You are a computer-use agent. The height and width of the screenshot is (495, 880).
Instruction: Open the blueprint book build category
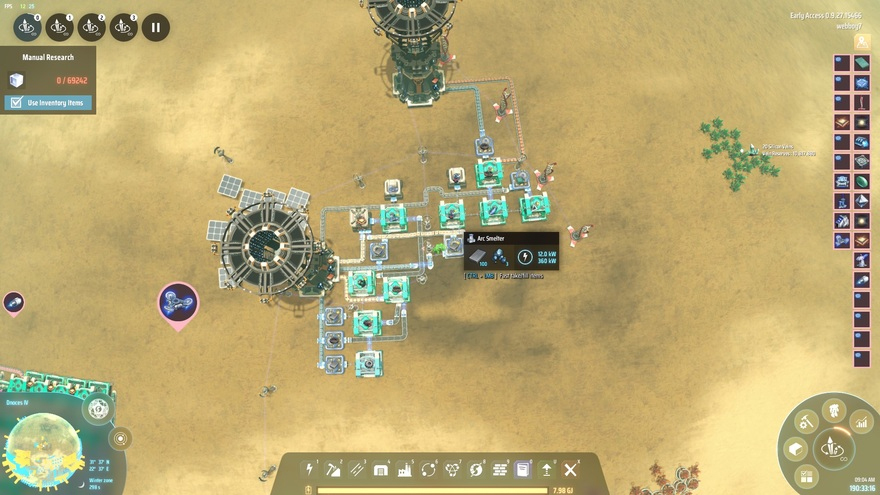pos(522,469)
